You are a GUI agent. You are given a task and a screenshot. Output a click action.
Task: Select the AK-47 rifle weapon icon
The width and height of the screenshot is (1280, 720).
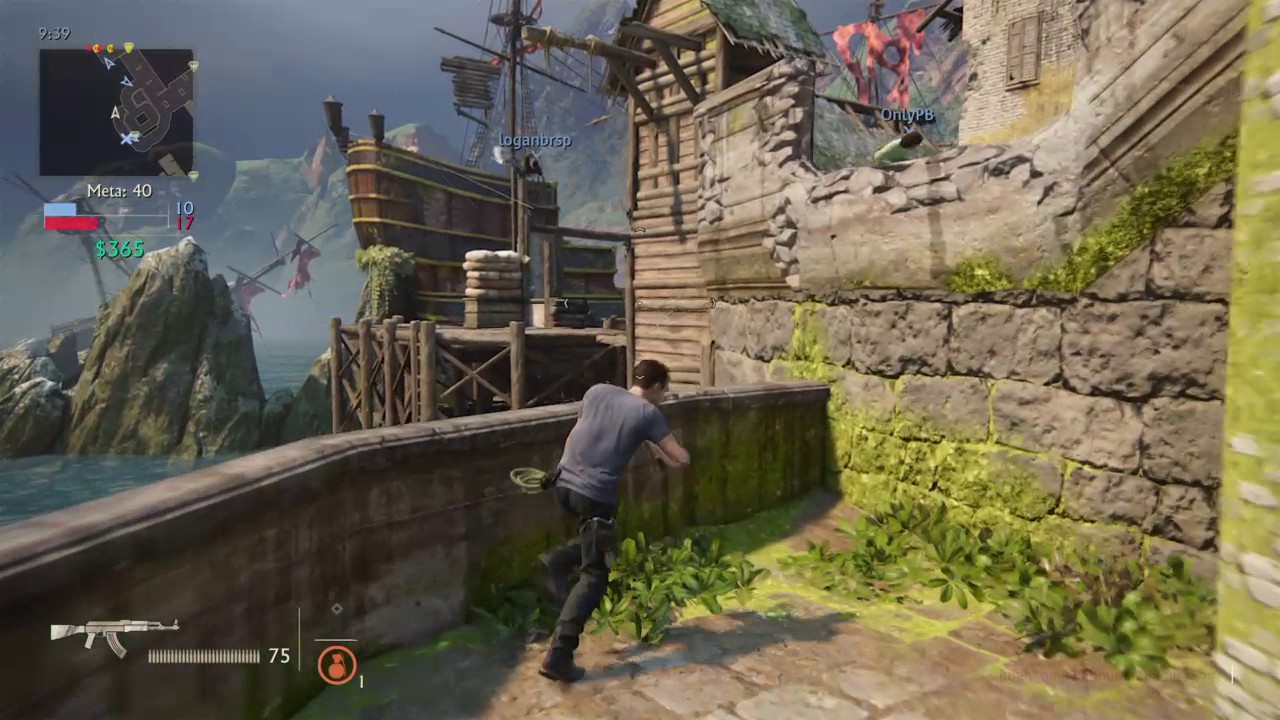(114, 634)
